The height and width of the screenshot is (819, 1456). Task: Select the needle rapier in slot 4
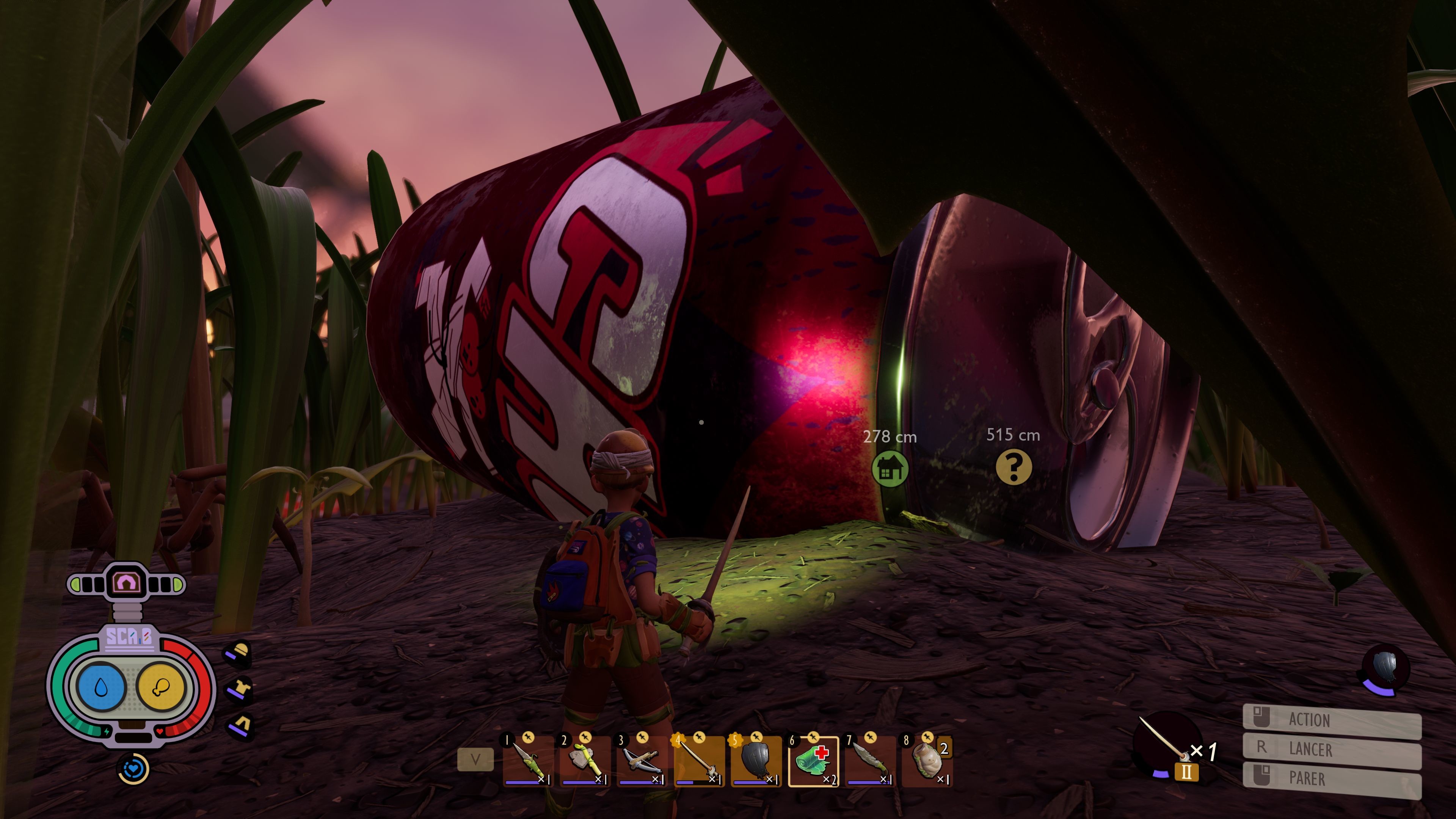click(698, 761)
